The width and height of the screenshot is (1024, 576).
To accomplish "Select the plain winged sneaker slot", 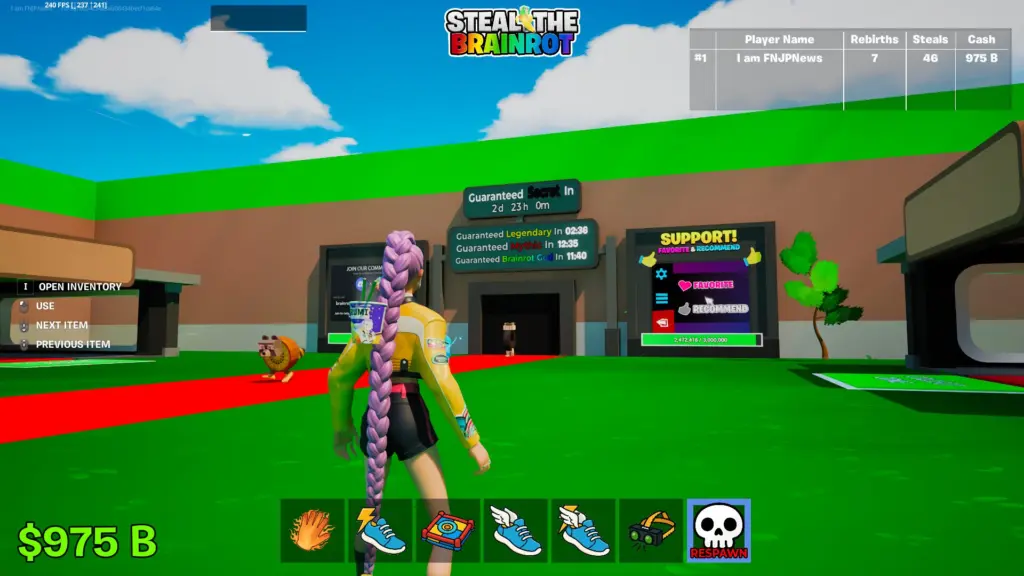I will click(x=516, y=531).
